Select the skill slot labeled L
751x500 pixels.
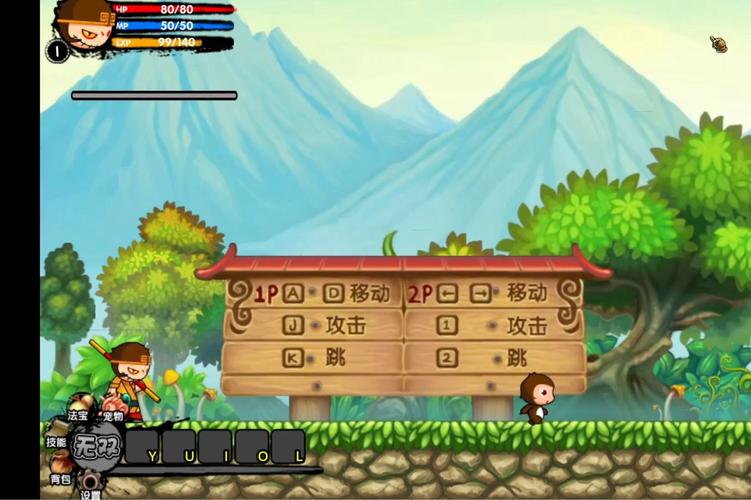(289, 447)
